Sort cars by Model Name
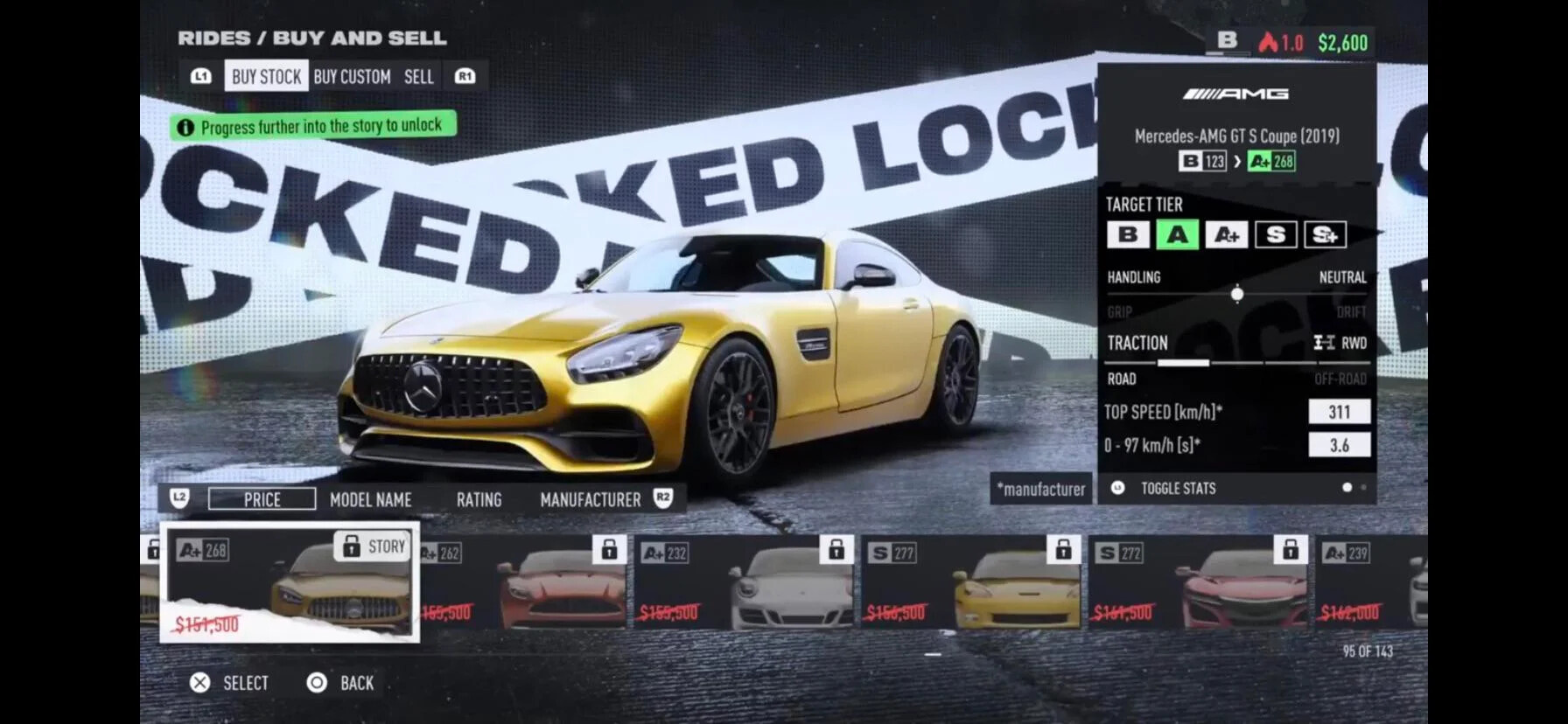The width and height of the screenshot is (1568, 724). point(370,500)
